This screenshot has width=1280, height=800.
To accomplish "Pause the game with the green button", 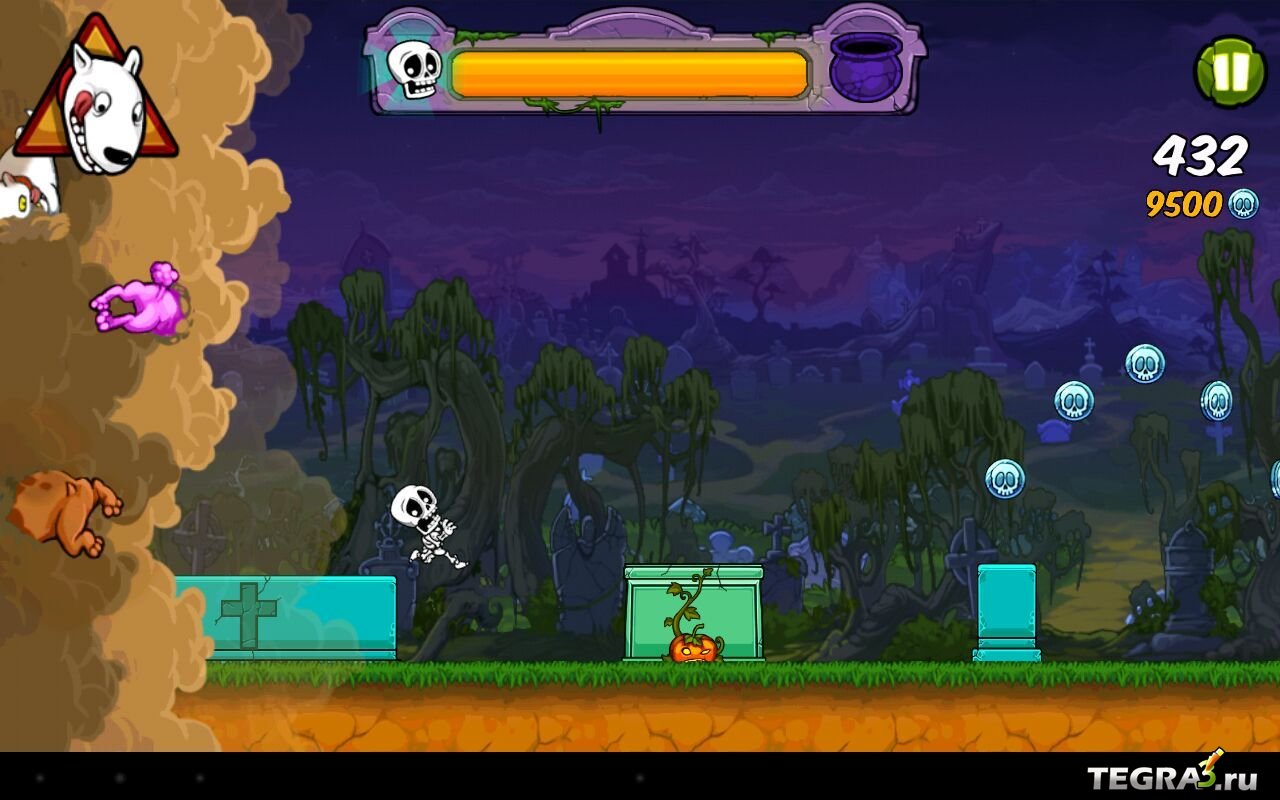I will coord(1231,71).
